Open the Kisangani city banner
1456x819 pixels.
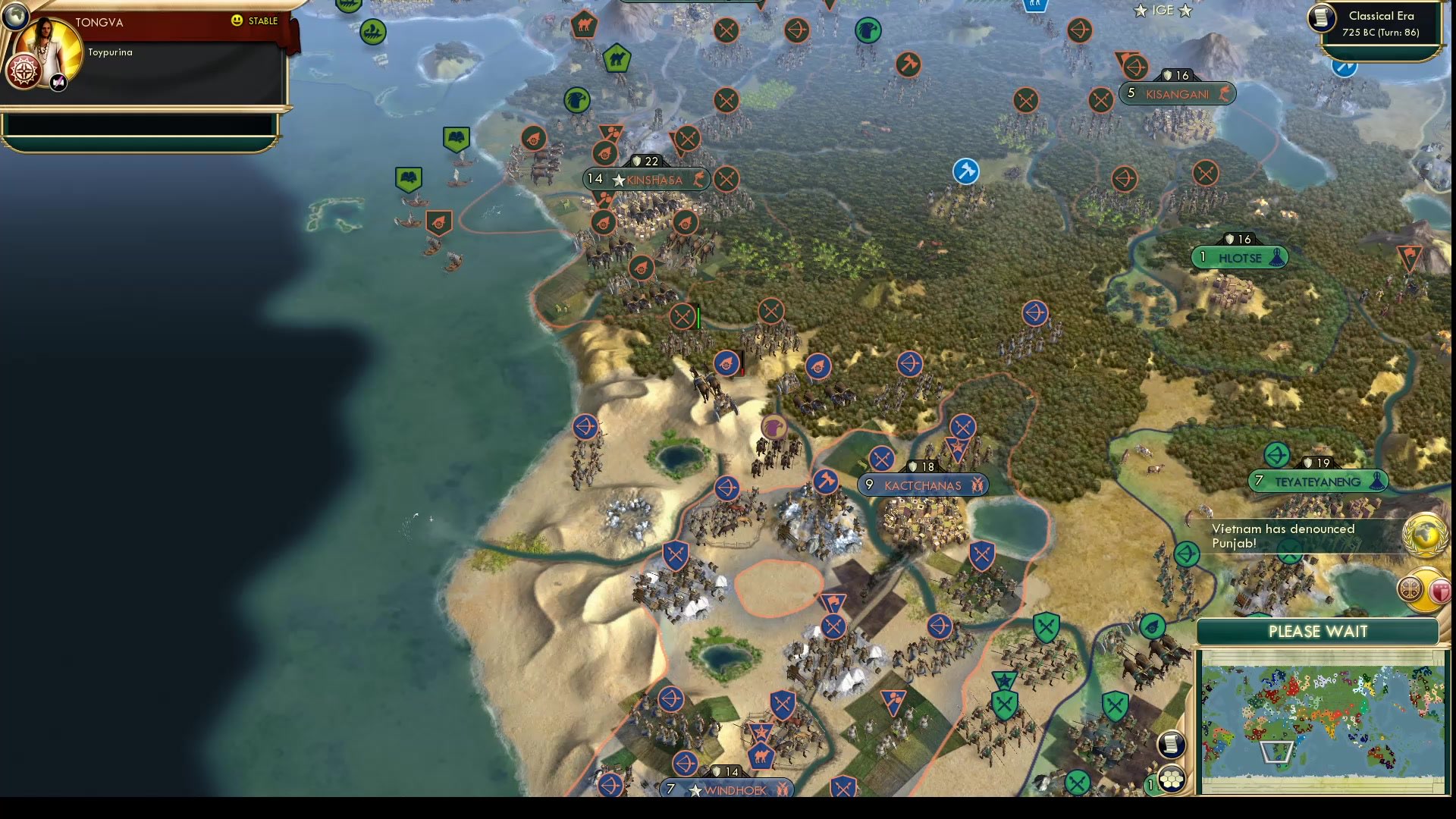(x=1178, y=93)
